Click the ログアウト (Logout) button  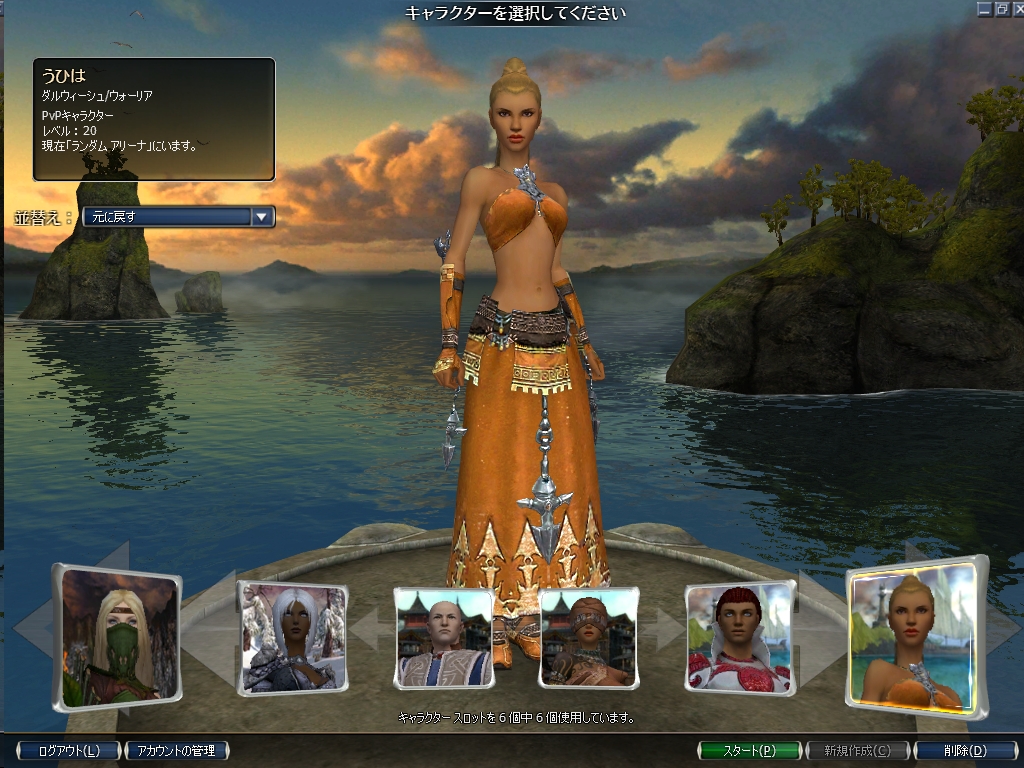point(68,750)
